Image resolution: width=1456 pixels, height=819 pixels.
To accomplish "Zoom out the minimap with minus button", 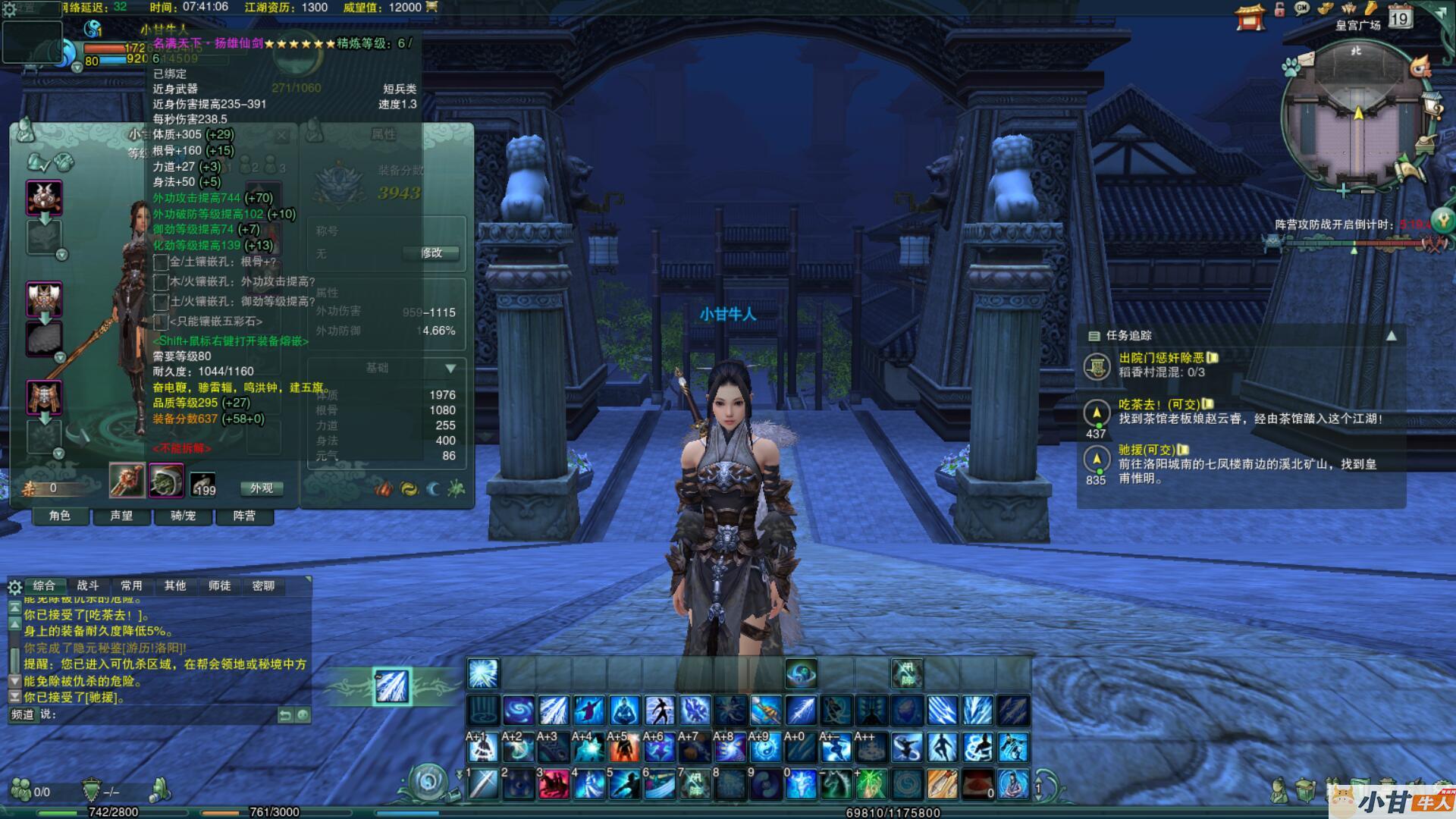I will pyautogui.click(x=1367, y=191).
